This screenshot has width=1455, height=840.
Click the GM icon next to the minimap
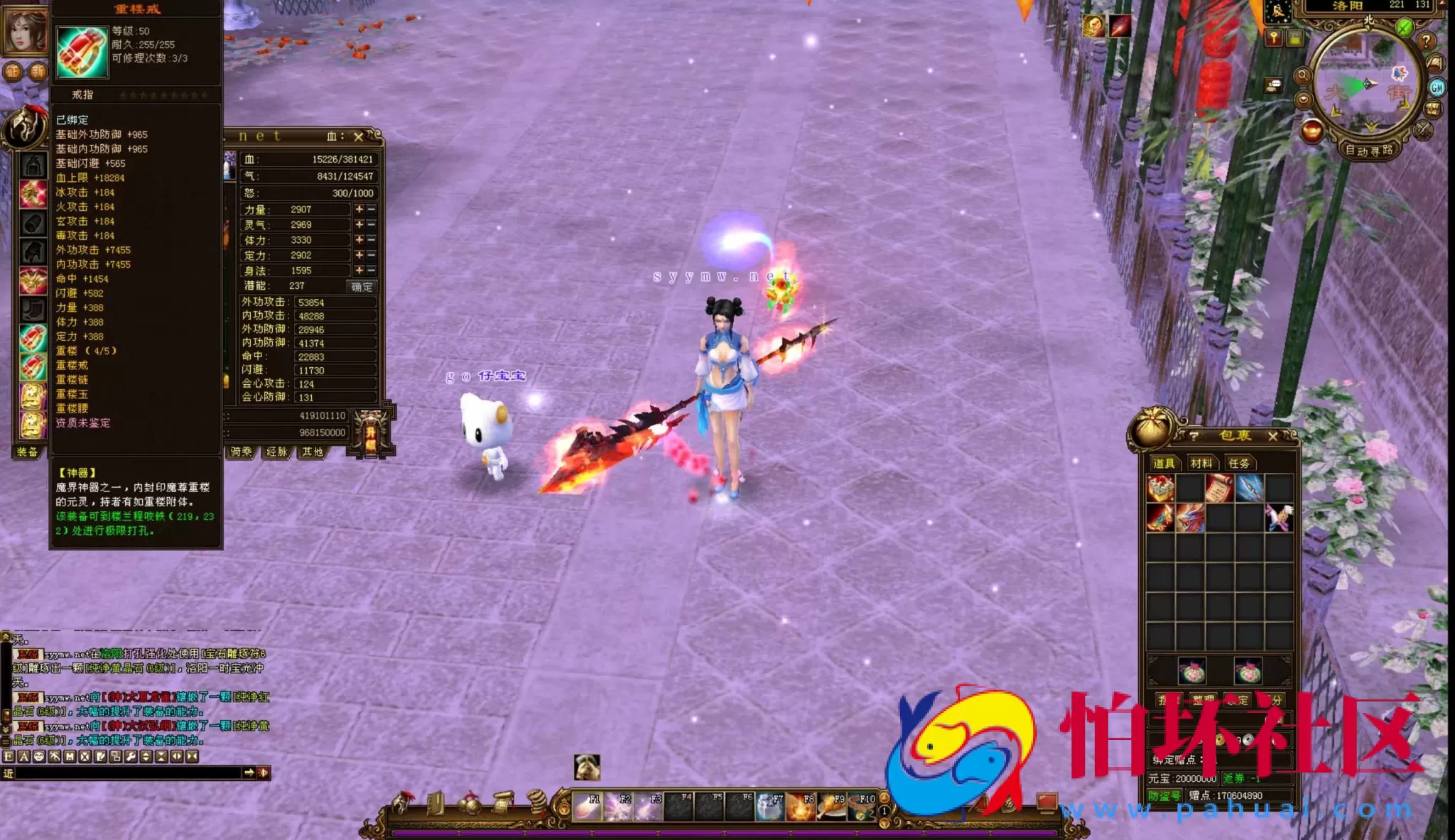1437,88
